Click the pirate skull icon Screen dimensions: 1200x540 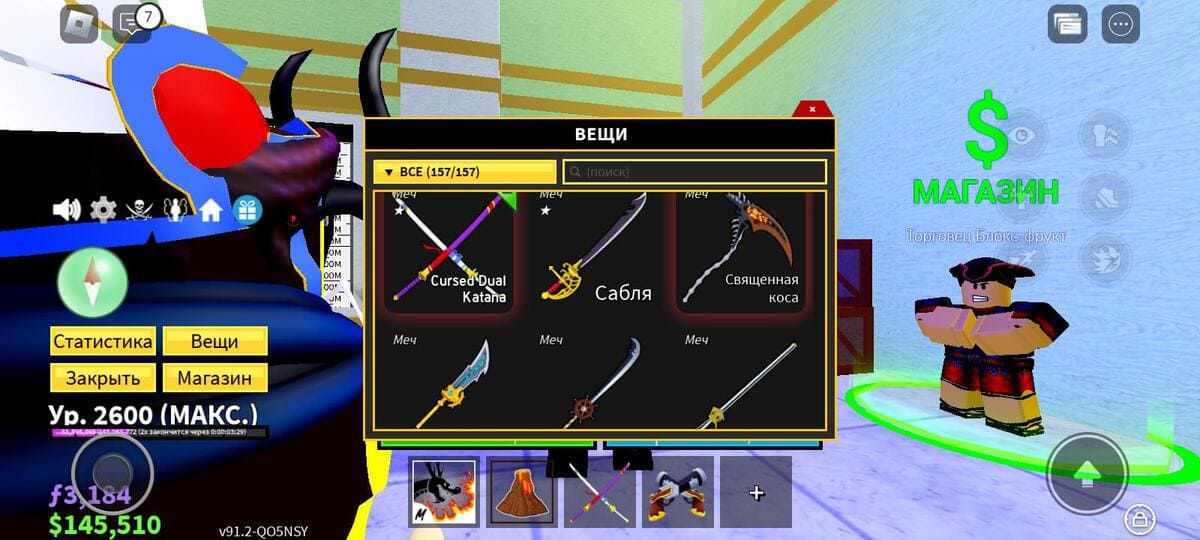tap(138, 209)
